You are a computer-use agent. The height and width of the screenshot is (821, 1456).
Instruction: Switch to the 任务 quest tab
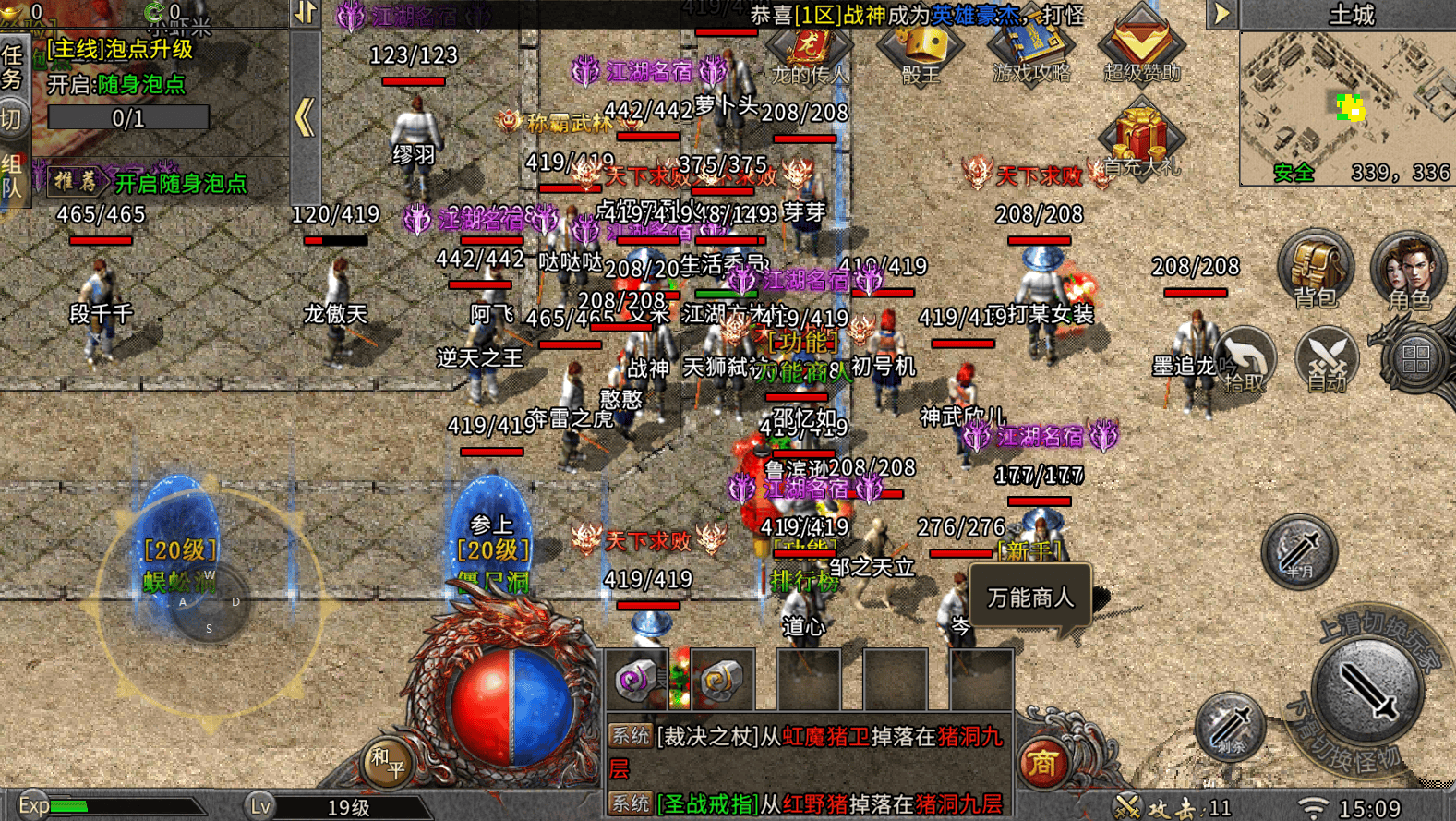tap(13, 67)
